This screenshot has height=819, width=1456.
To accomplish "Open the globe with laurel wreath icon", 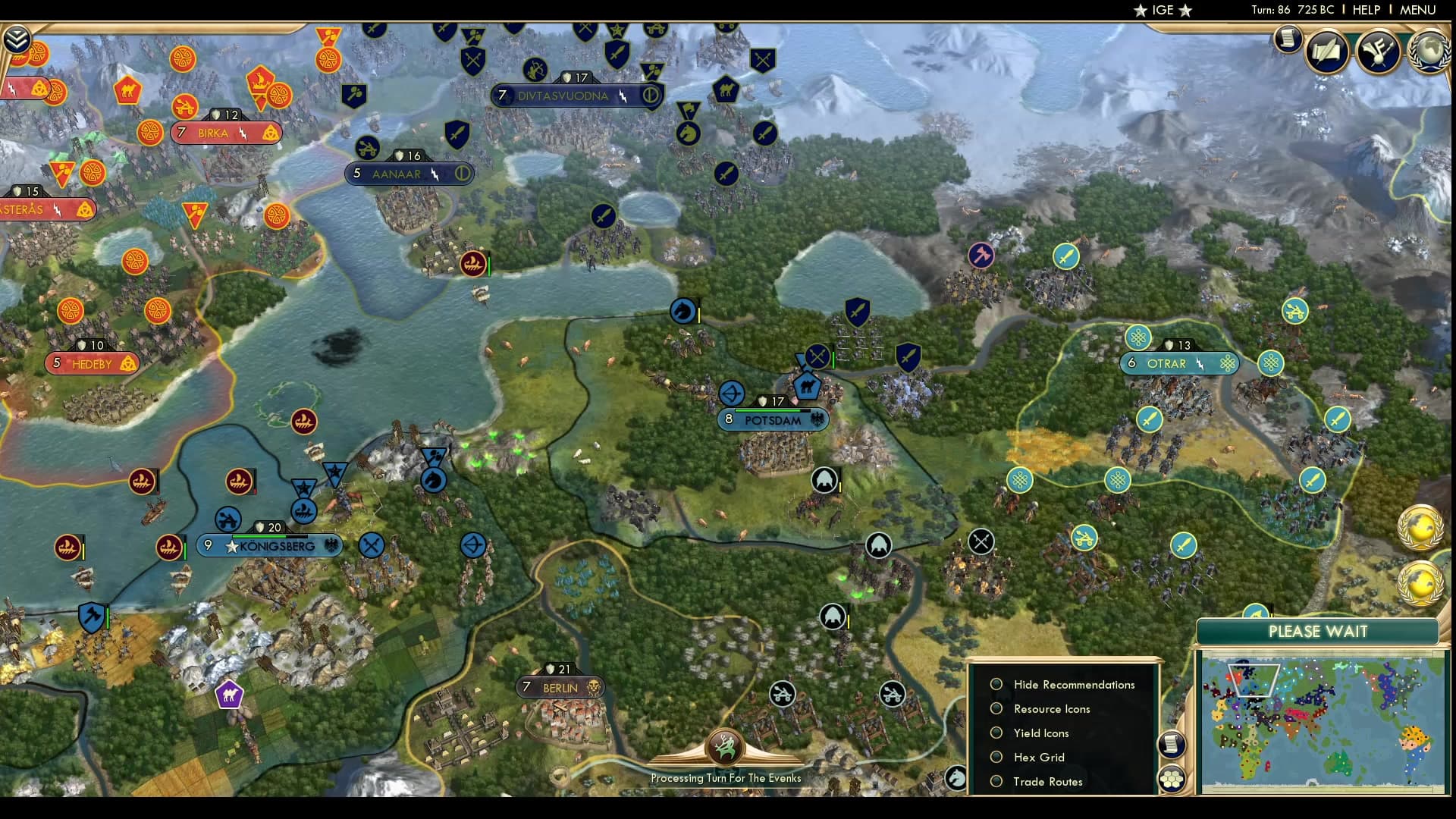I will click(x=1429, y=50).
